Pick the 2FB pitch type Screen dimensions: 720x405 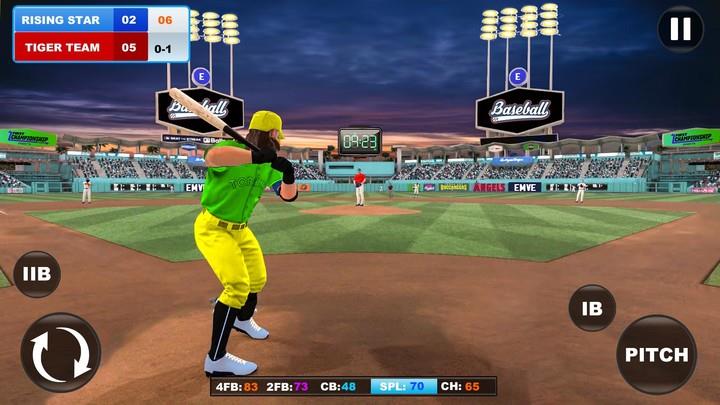(288, 386)
